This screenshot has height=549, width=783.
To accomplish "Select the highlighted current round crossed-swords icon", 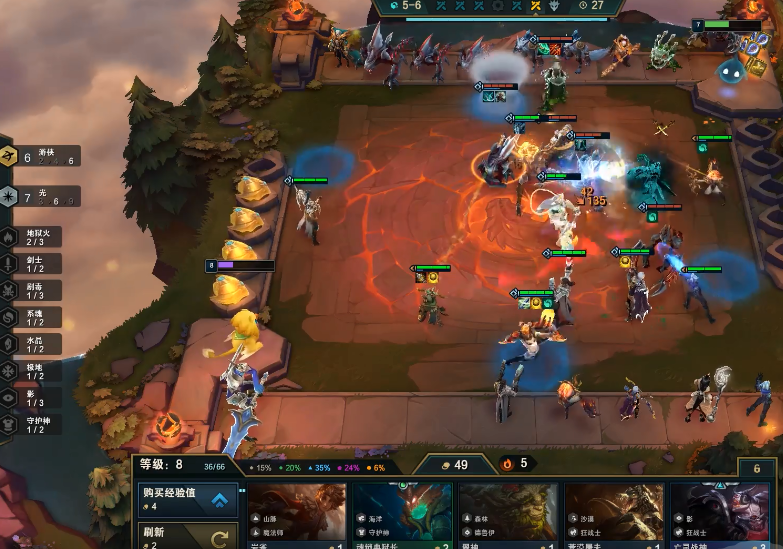I will pyautogui.click(x=536, y=6).
